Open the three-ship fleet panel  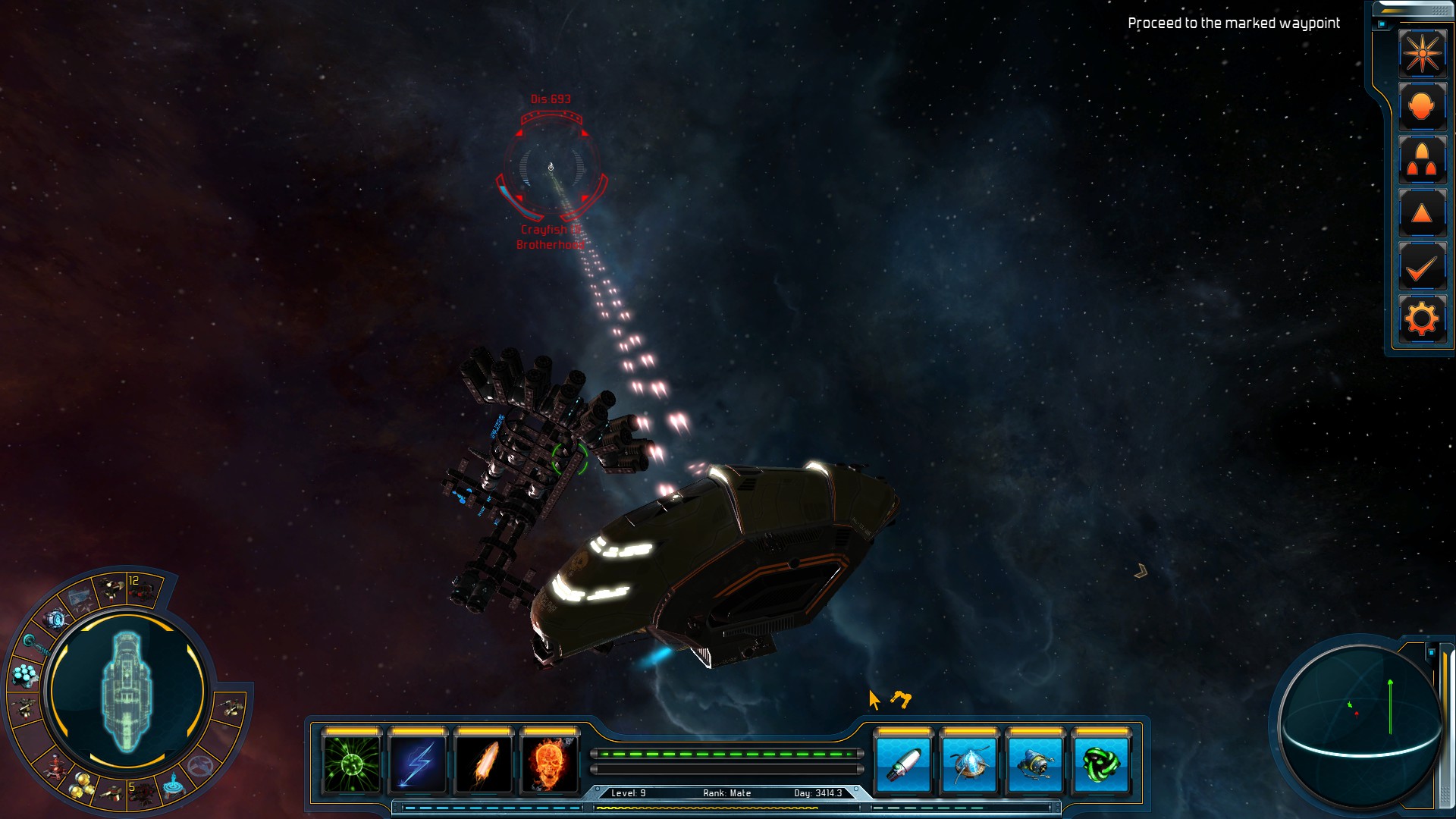click(x=1422, y=160)
